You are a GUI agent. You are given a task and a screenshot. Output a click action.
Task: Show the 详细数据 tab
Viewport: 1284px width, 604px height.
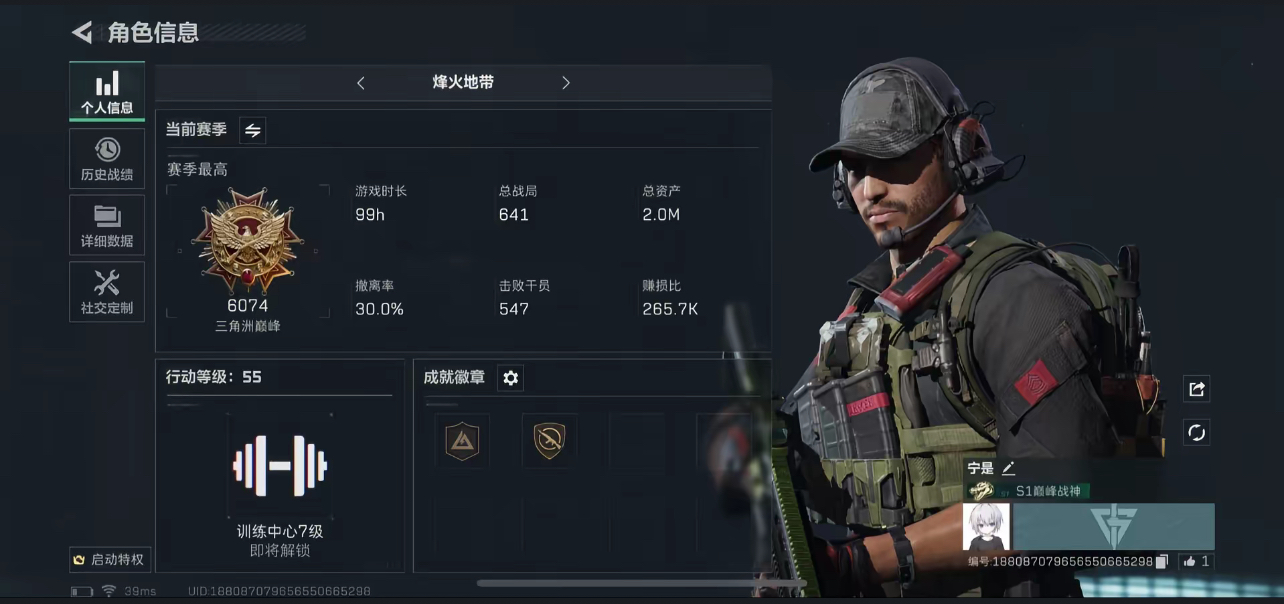pos(107,225)
